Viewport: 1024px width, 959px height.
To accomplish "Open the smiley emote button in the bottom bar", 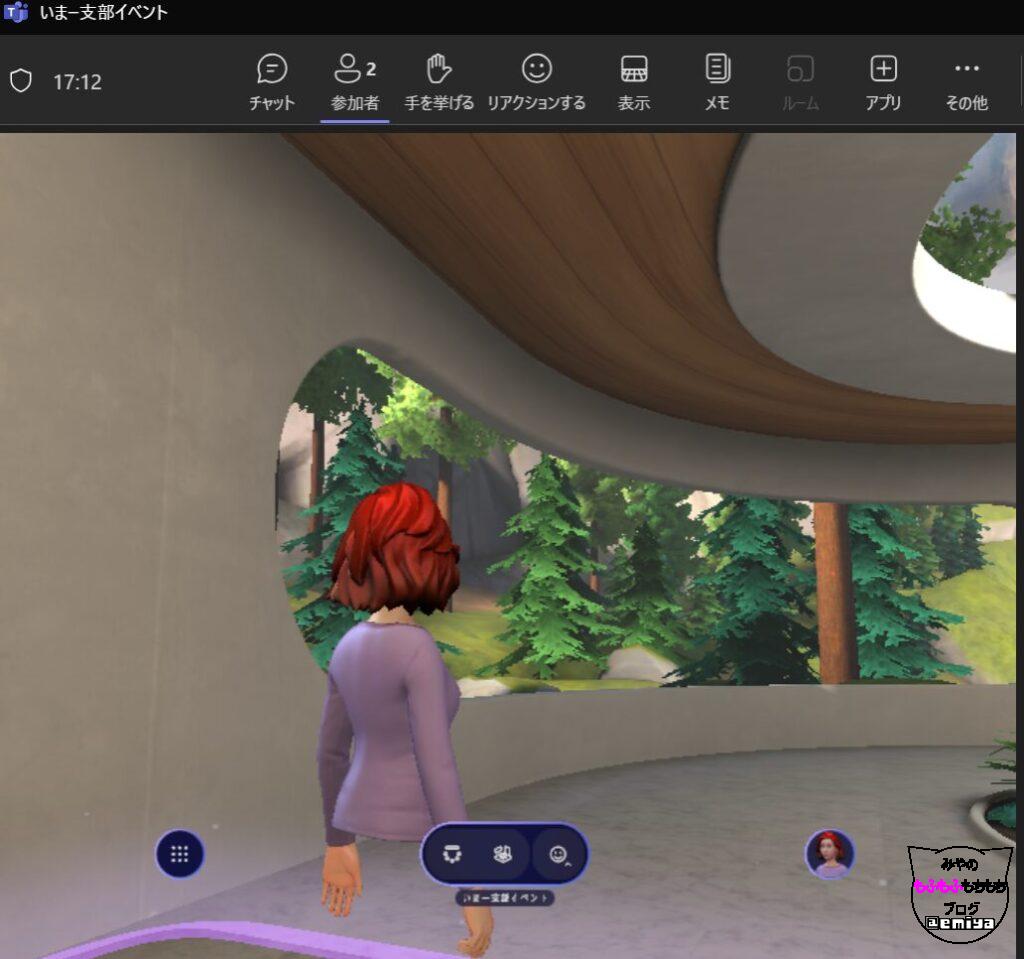I will pyautogui.click(x=559, y=855).
